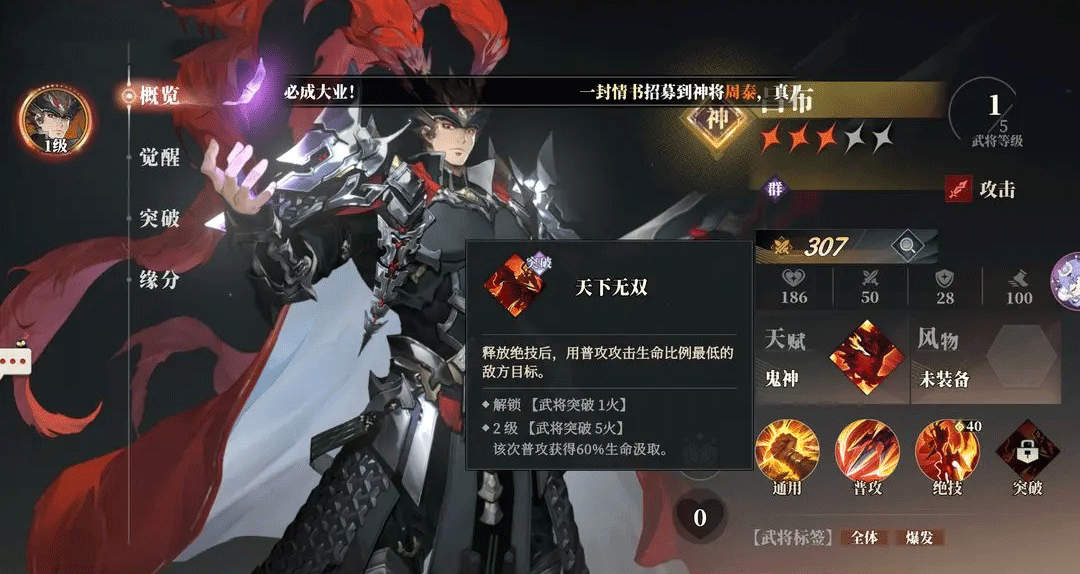Image resolution: width=1080 pixels, height=574 pixels.
Task: Show the 通用 general skill
Action: [x=787, y=451]
